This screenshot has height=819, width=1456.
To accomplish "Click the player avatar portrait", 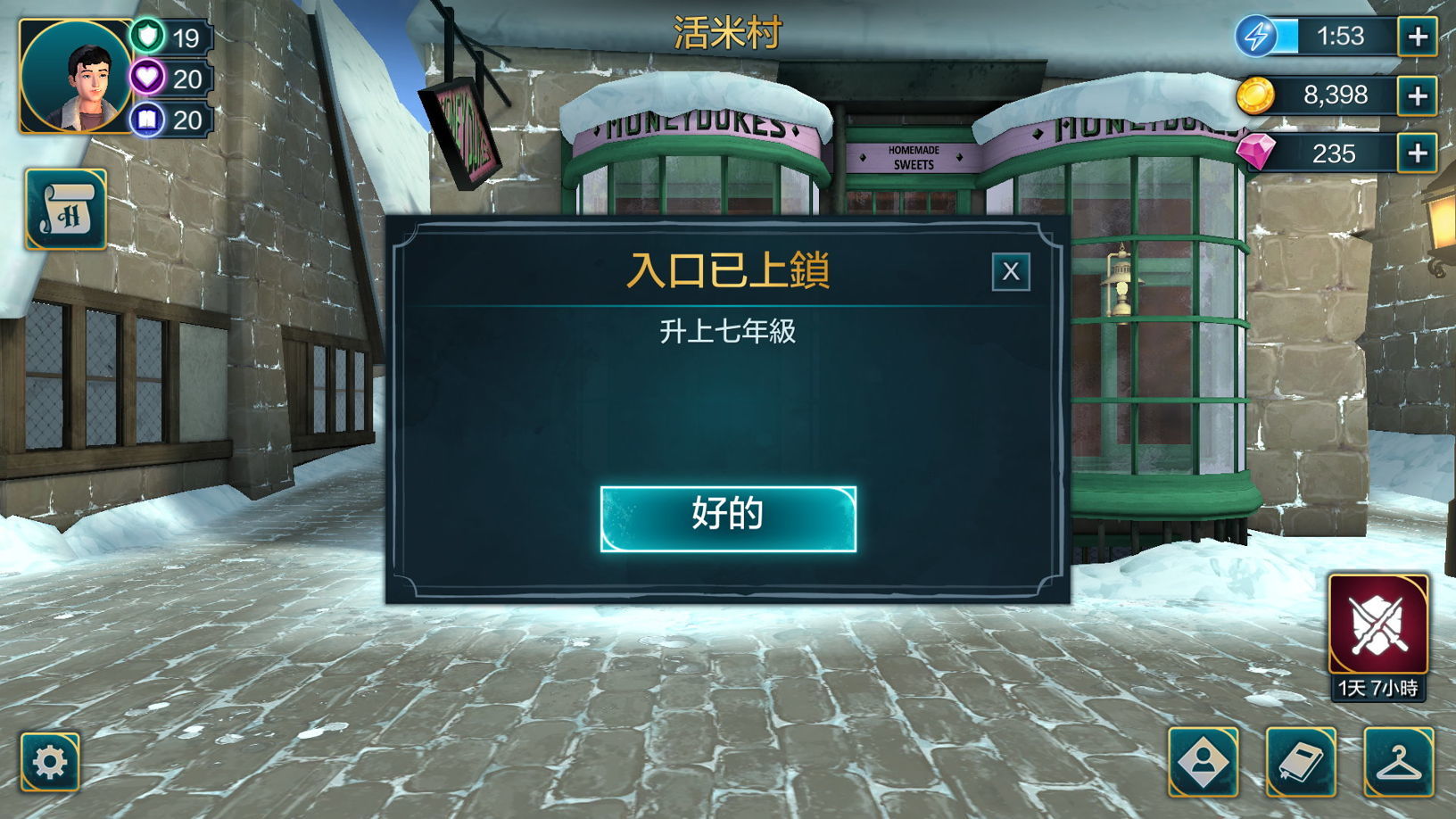I will pyautogui.click(x=75, y=75).
